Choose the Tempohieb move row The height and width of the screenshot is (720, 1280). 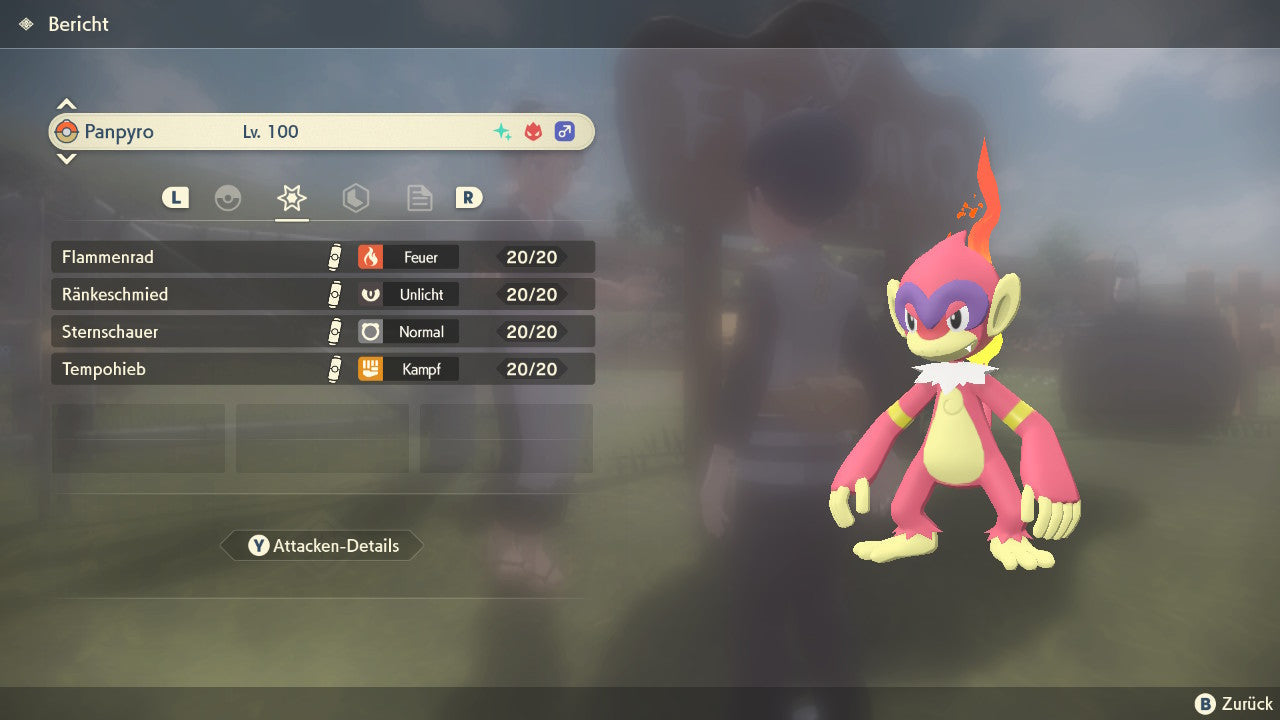tap(322, 369)
